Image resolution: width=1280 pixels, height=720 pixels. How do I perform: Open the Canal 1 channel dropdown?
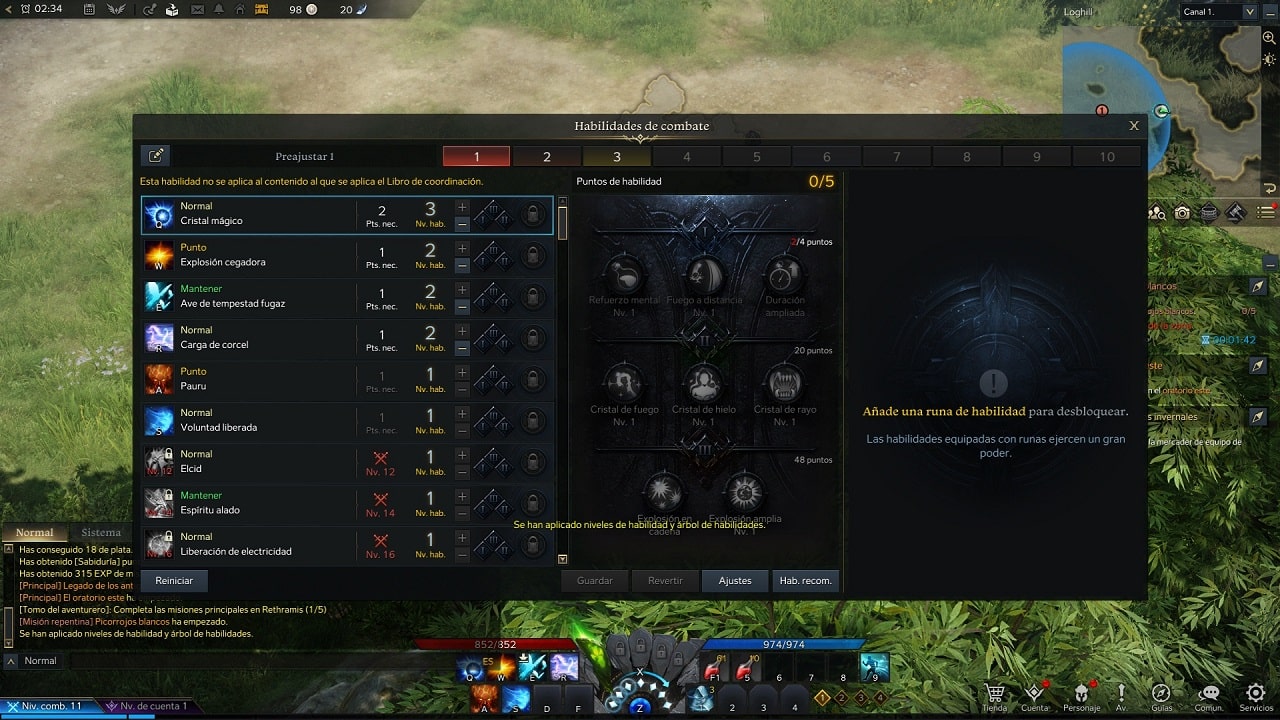(x=1218, y=12)
